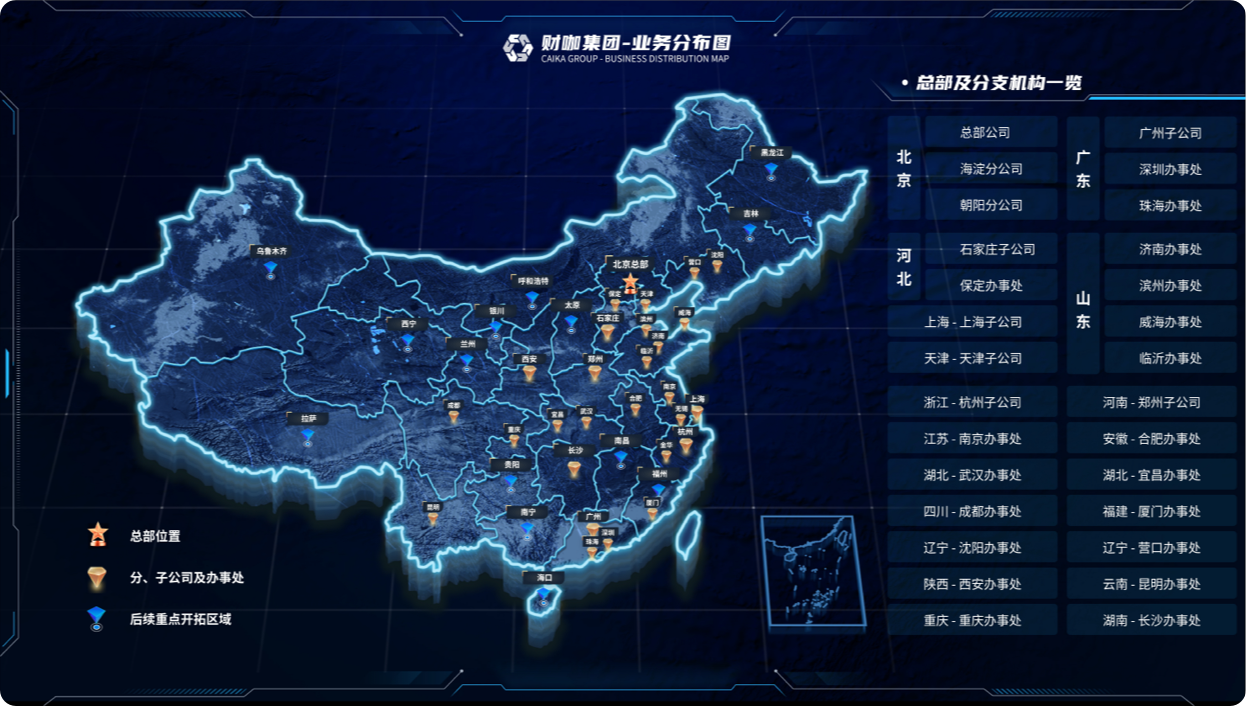Open the 海淀分公司 branch entry
This screenshot has height=706, width=1246.
point(990,169)
